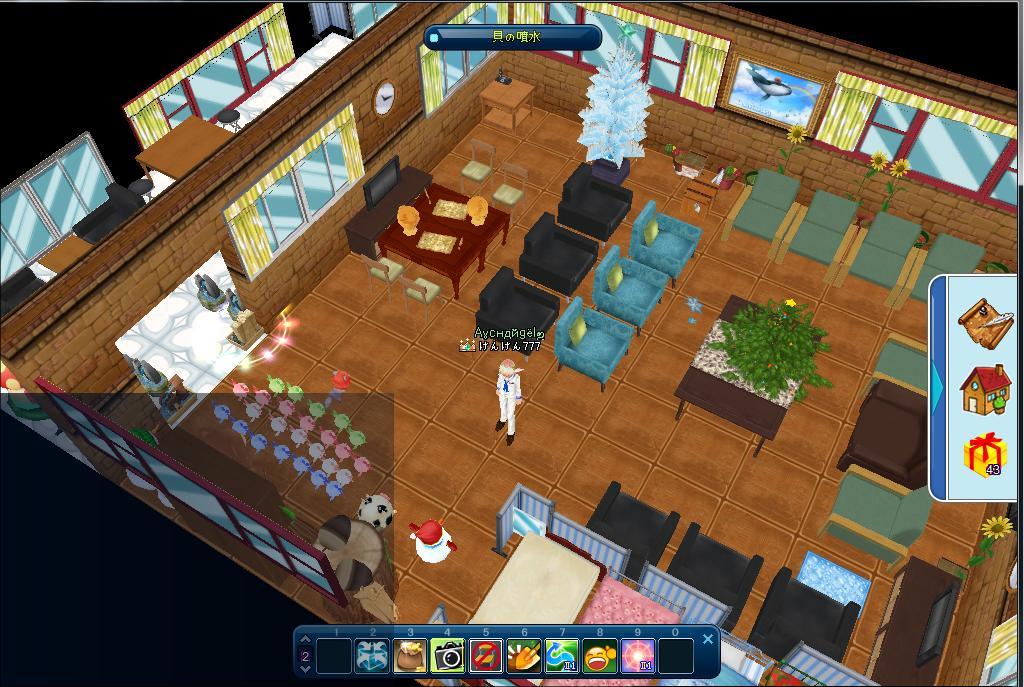Collapse the side panel with the arrow
1024x687 pixels.
pyautogui.click(x=938, y=386)
